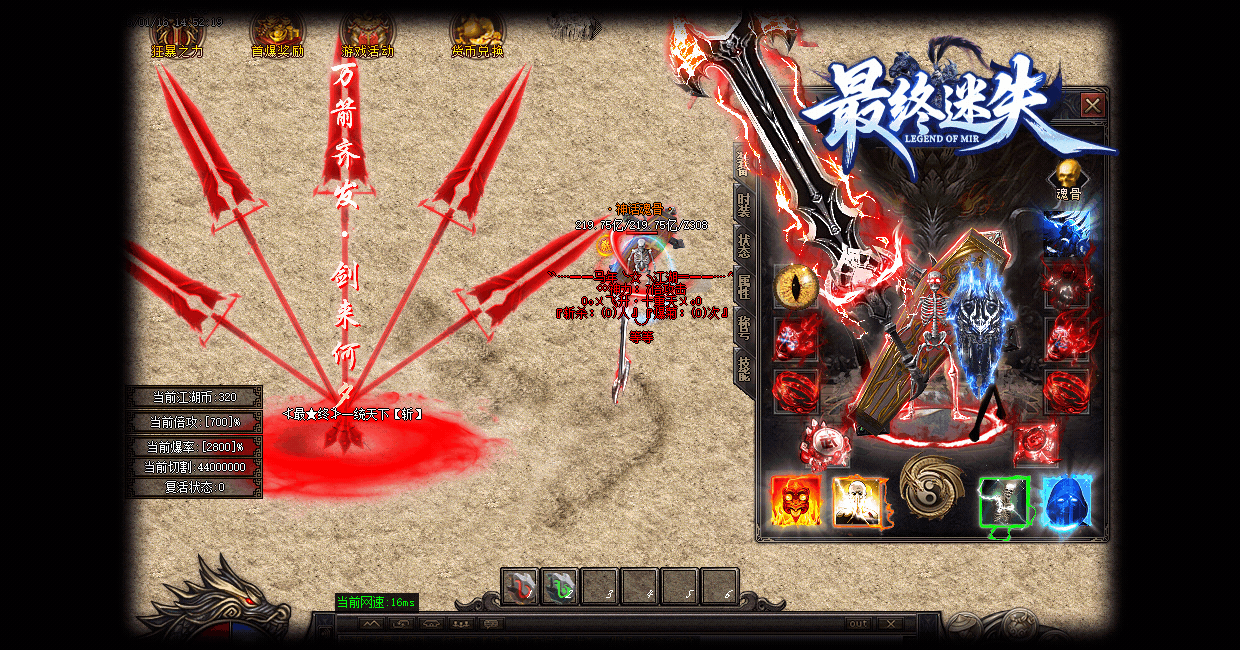Select the yellow eye equipment slot
1240x650 pixels.
coord(796,287)
